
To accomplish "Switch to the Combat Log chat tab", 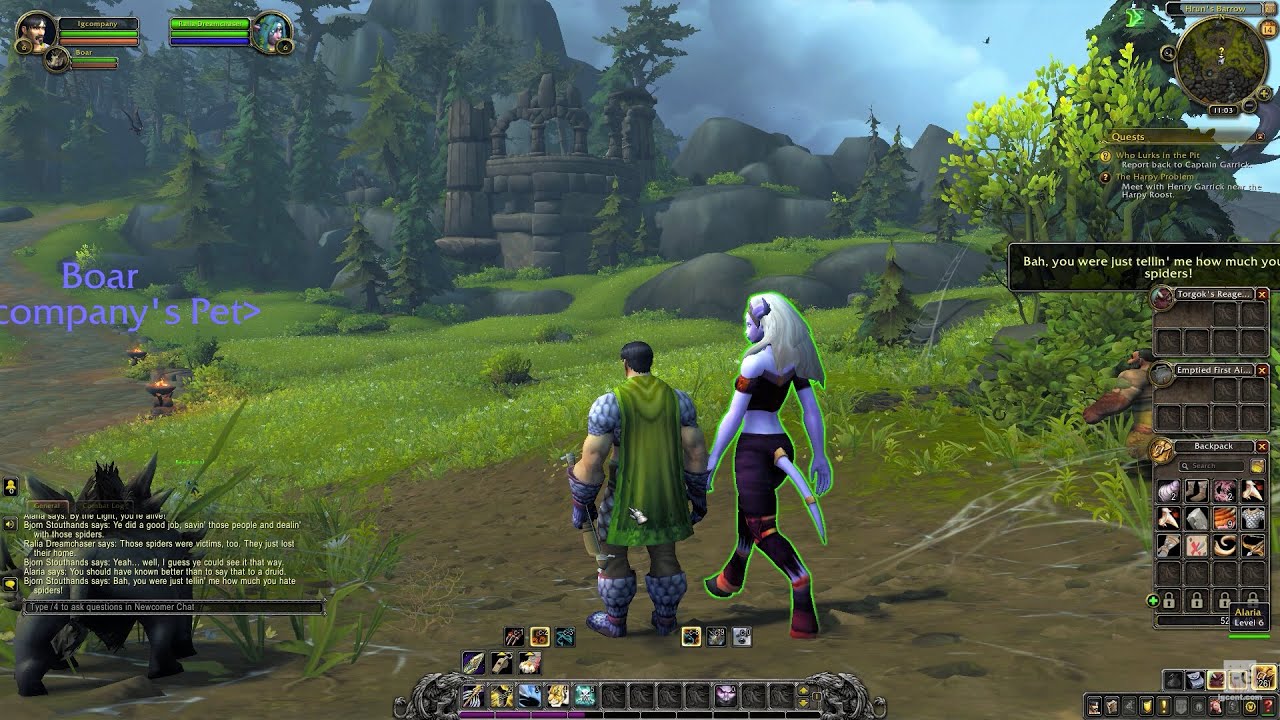I will pos(104,506).
